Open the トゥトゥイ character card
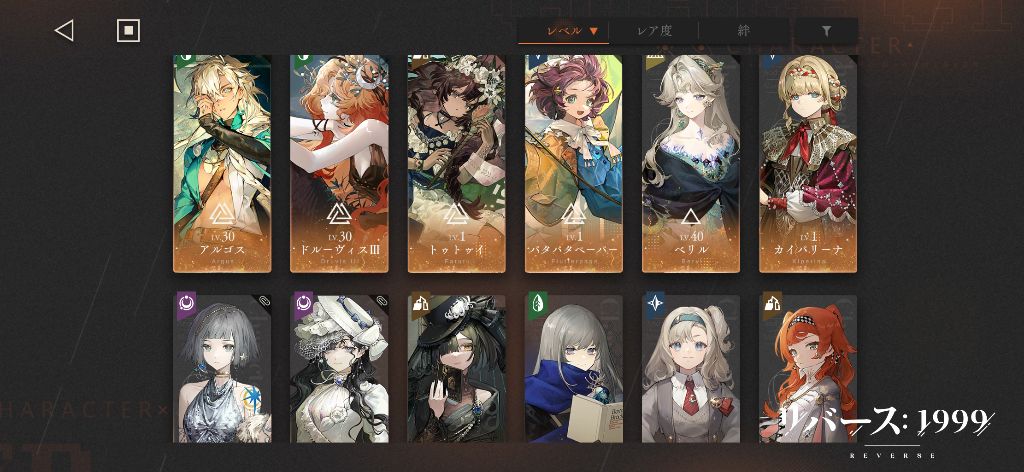Screen dimensions: 1024x472 click(x=457, y=163)
